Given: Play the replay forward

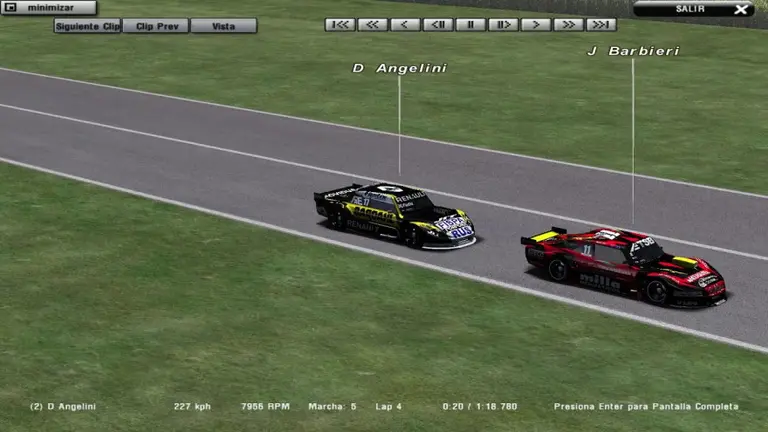Looking at the screenshot, I should click(536, 24).
